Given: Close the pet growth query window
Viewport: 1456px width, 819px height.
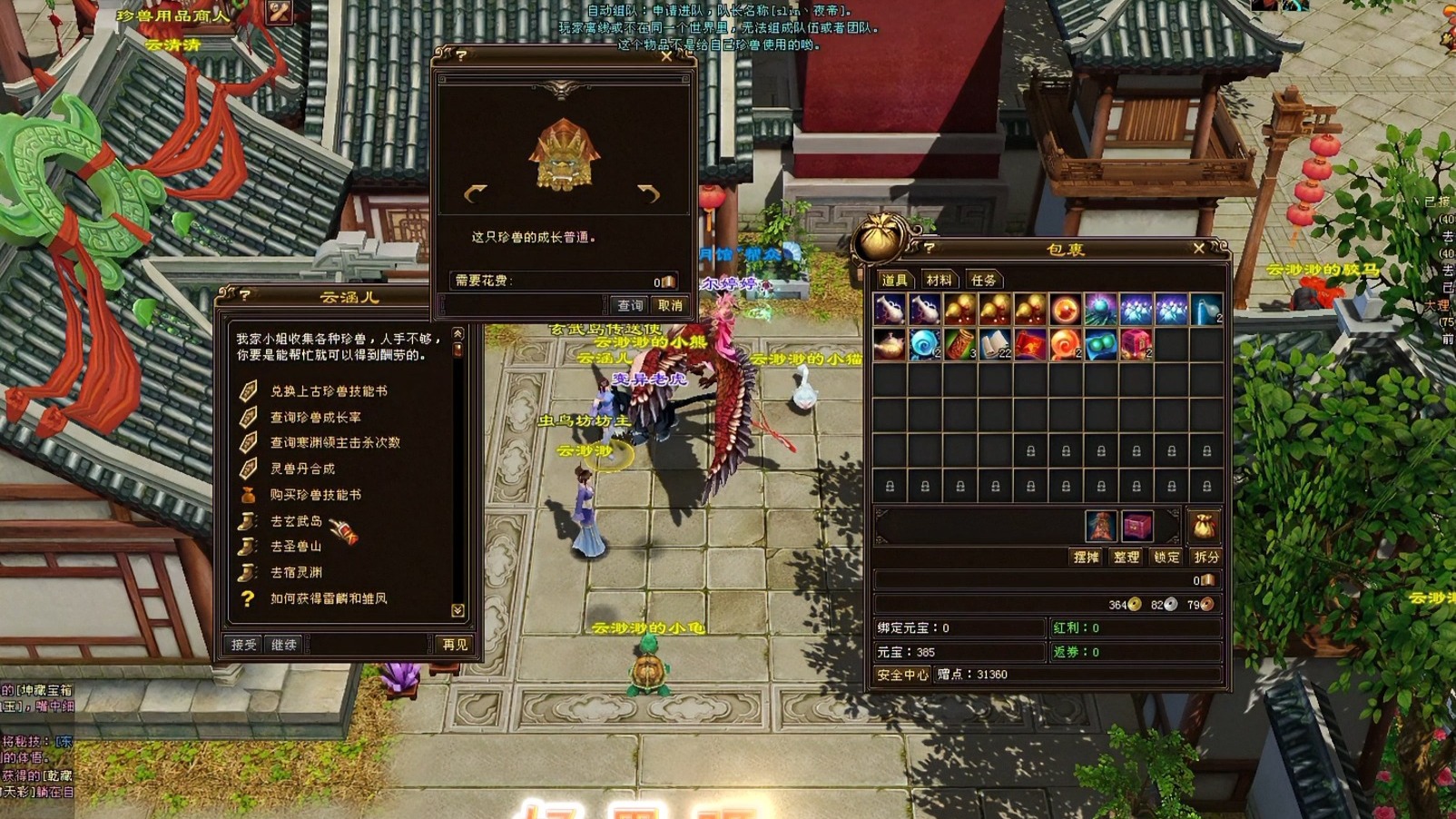Looking at the screenshot, I should (x=666, y=56).
